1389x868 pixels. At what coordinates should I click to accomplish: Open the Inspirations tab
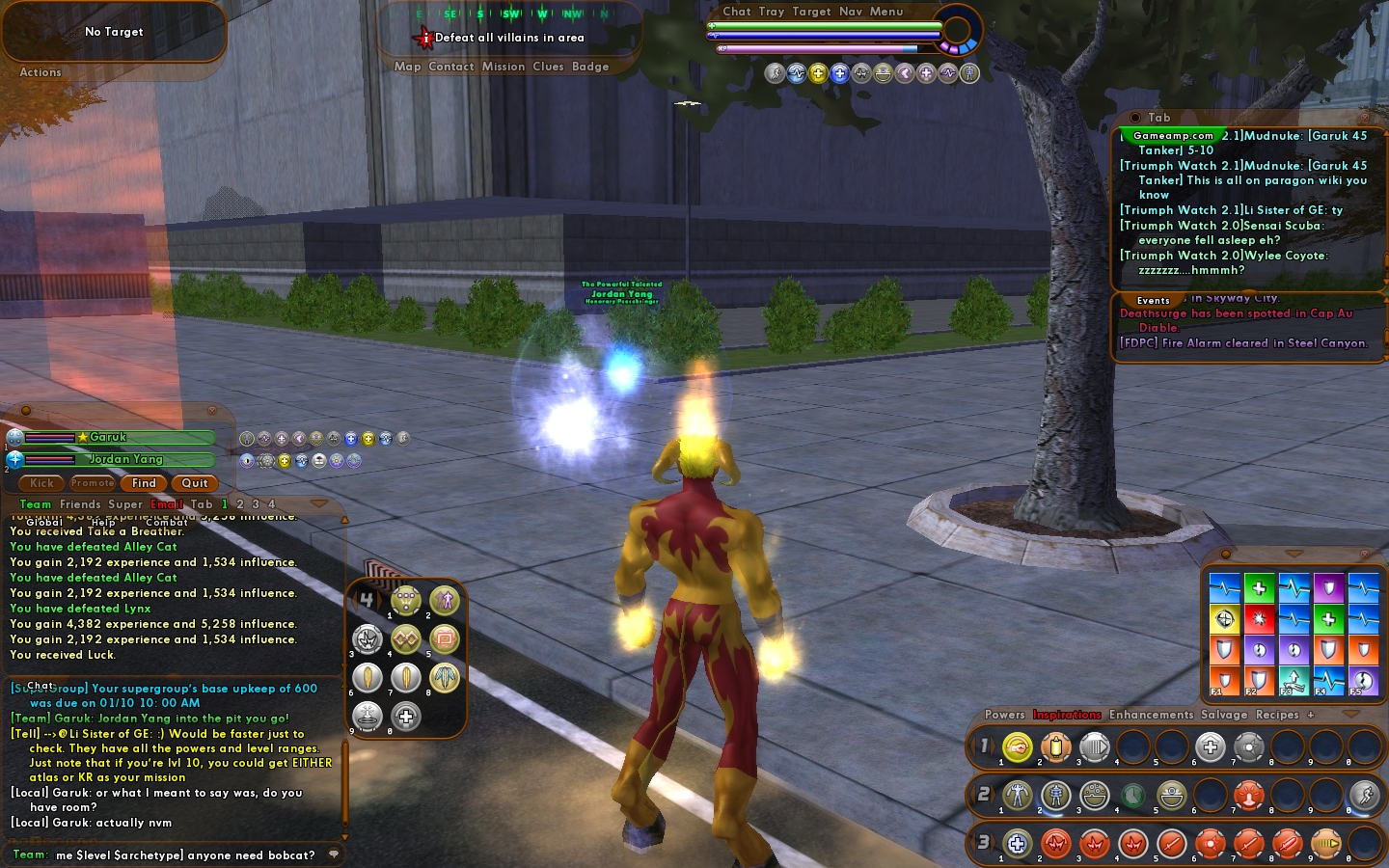(1067, 715)
